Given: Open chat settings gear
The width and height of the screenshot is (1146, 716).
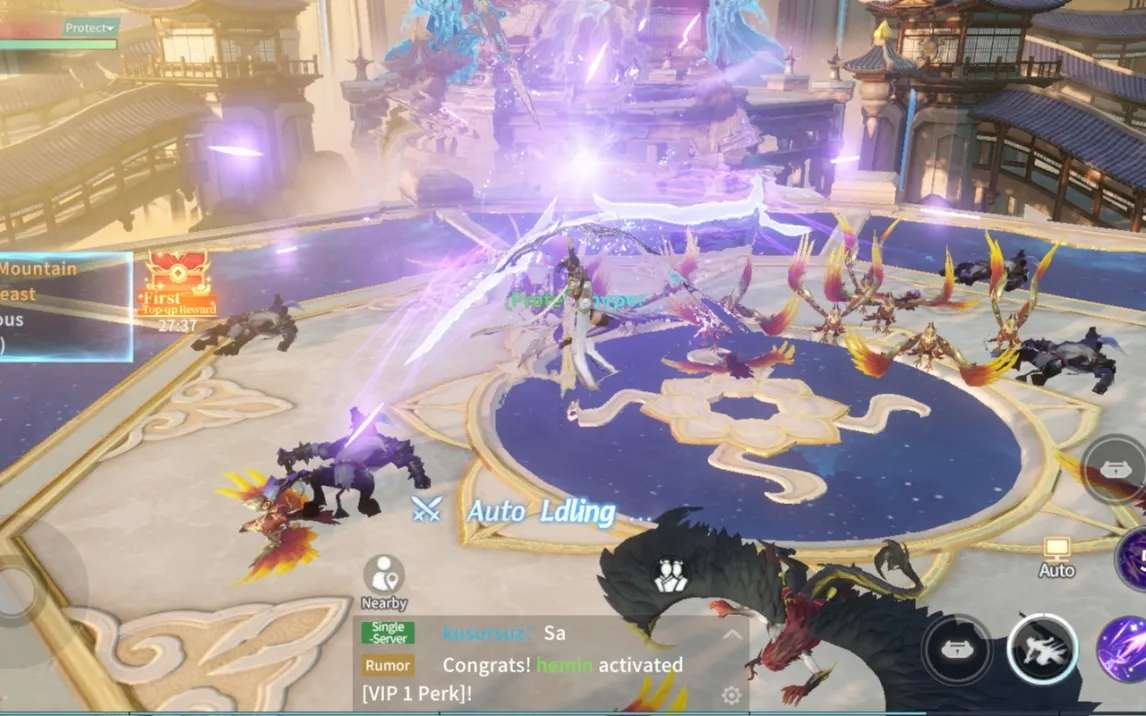Looking at the screenshot, I should [731, 696].
